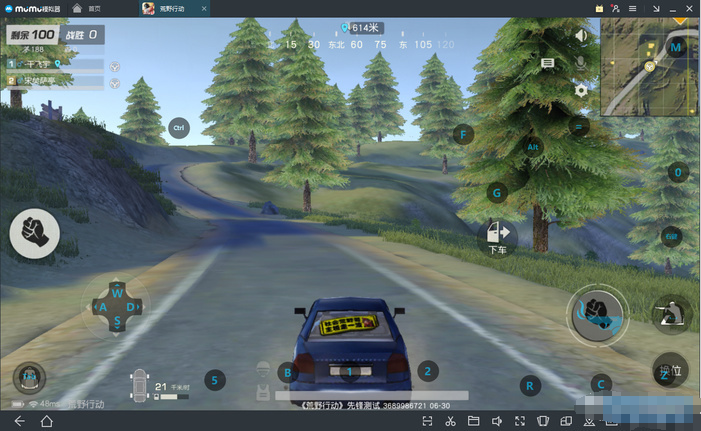
Task: Toggle the microphone voice chat
Action: pos(581,62)
